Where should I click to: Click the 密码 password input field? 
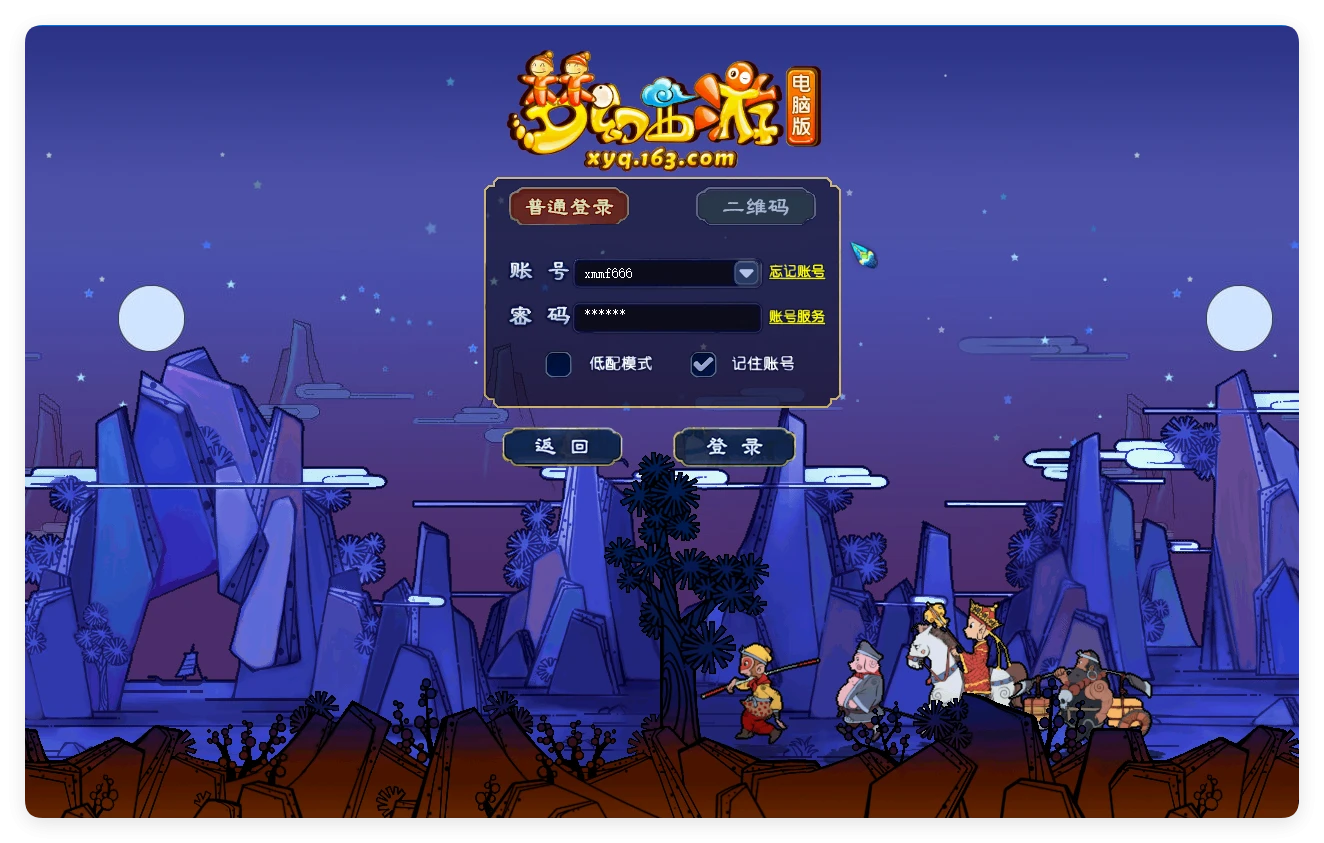click(x=667, y=317)
